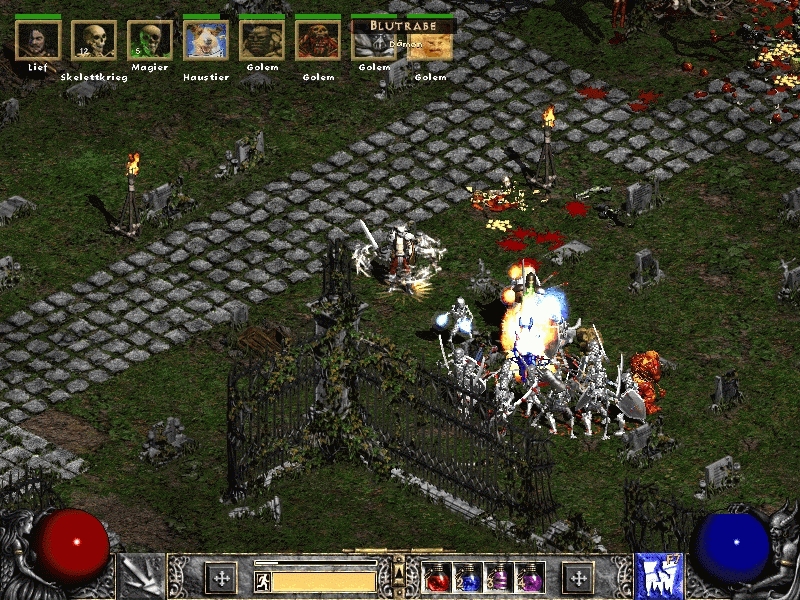Use the blue mana potion in belt
800x600 pixels.
tap(468, 578)
